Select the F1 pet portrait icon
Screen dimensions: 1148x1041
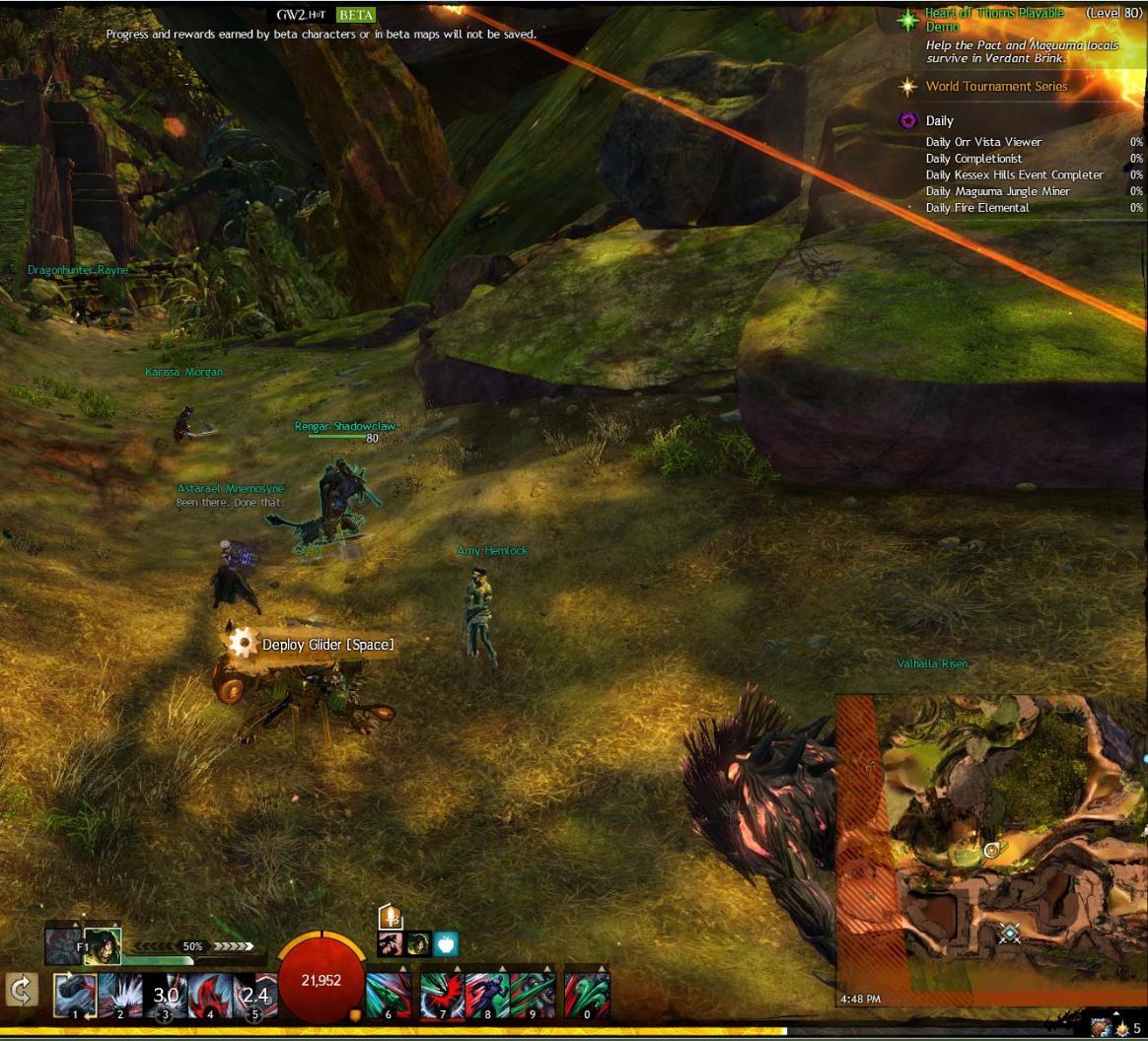pyautogui.click(x=102, y=946)
